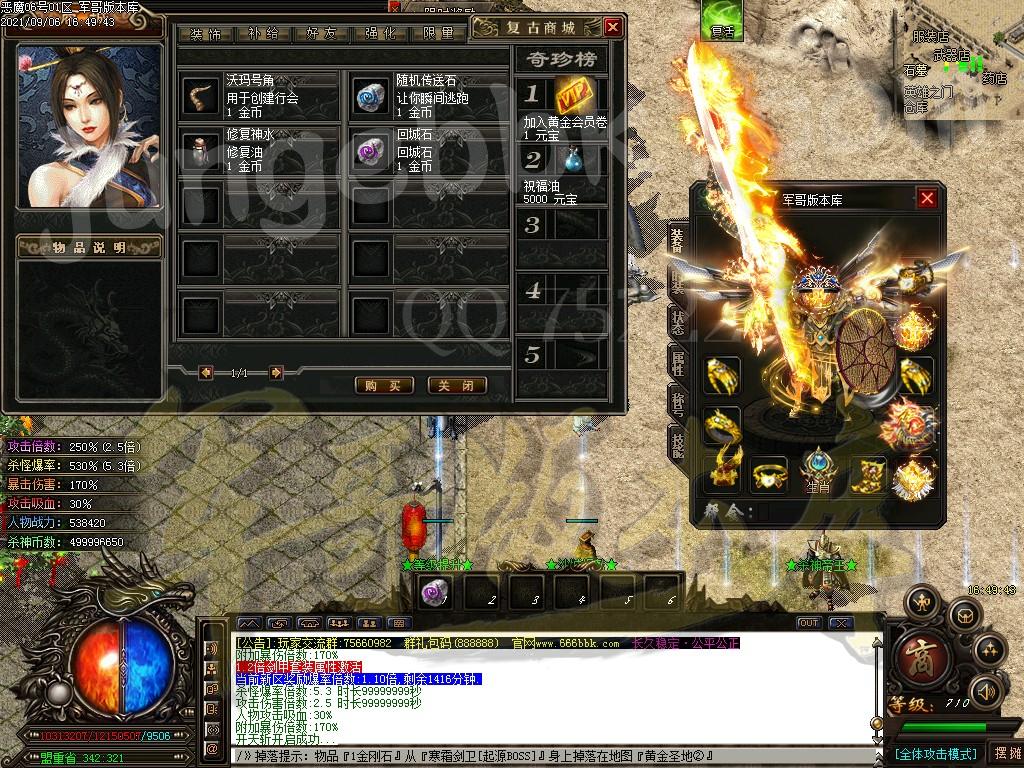Screen dimensions: 1024x768
Task: Close the 军哥版本库 character panel
Action: pyautogui.click(x=927, y=198)
